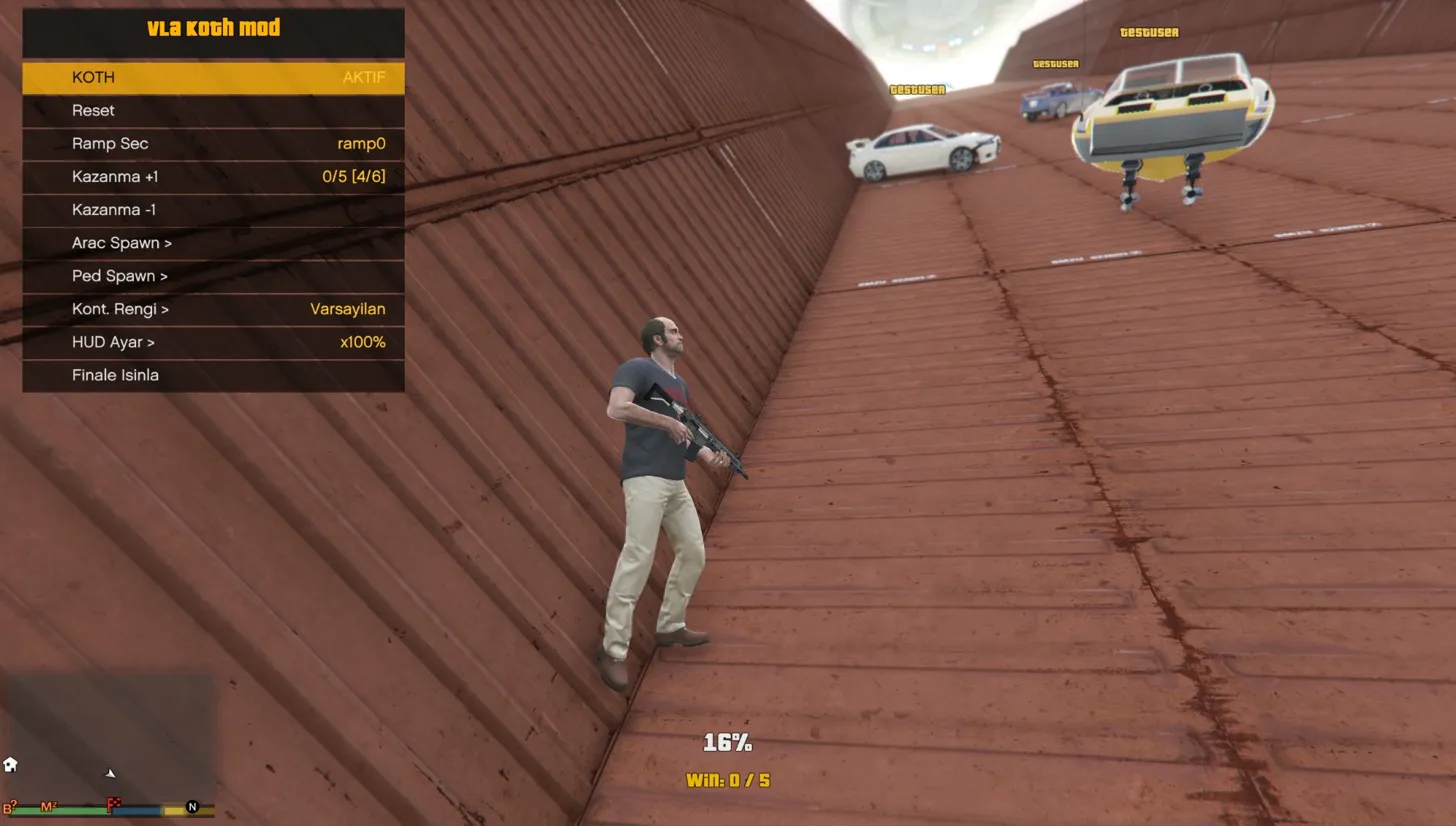Select the checkered flag finish marker on radar
The image size is (1456, 826).
pos(114,803)
